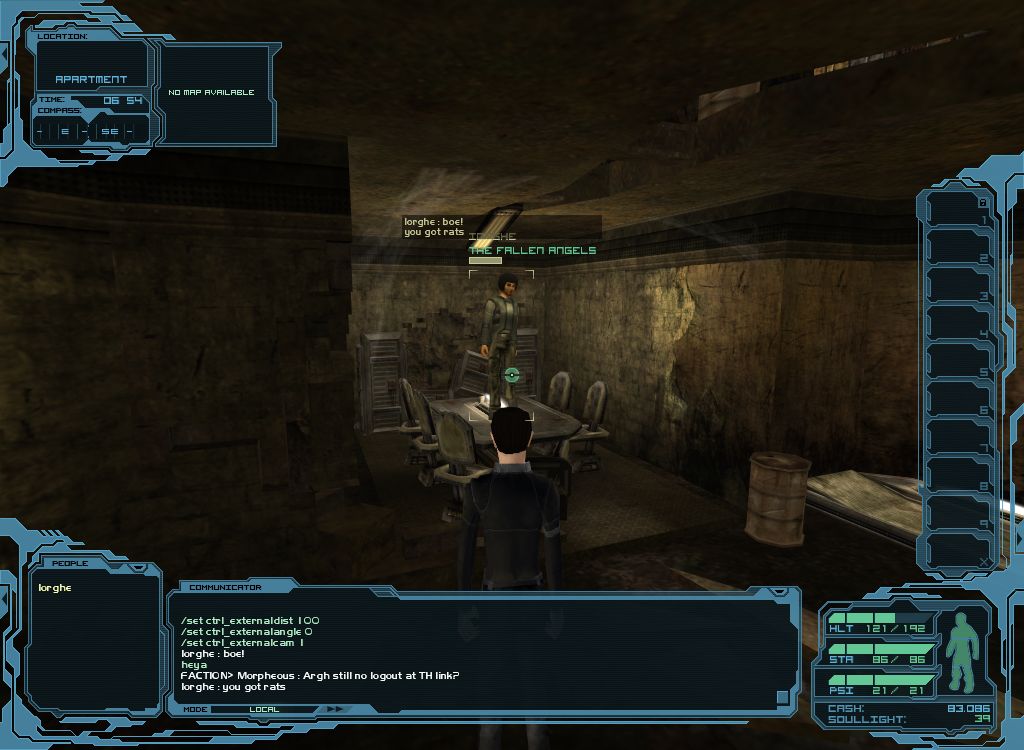Change the LOCAL chat mode selector
The height and width of the screenshot is (750, 1024).
264,709
